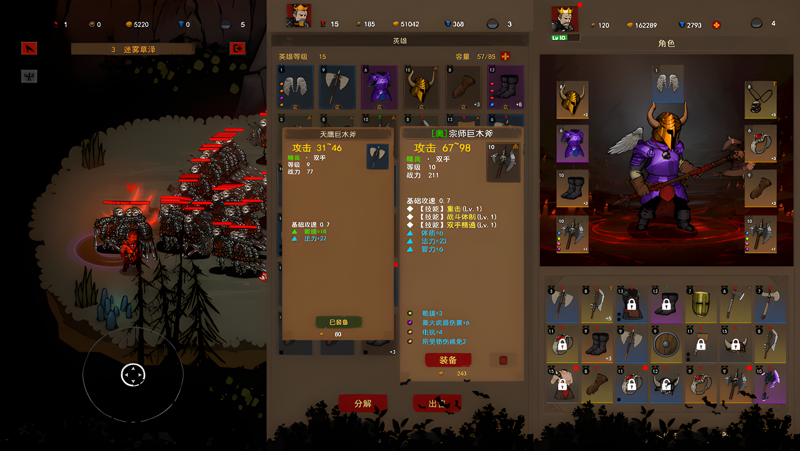Open the hero portrait in the middle panel
This screenshot has height=451, width=800.
click(299, 15)
